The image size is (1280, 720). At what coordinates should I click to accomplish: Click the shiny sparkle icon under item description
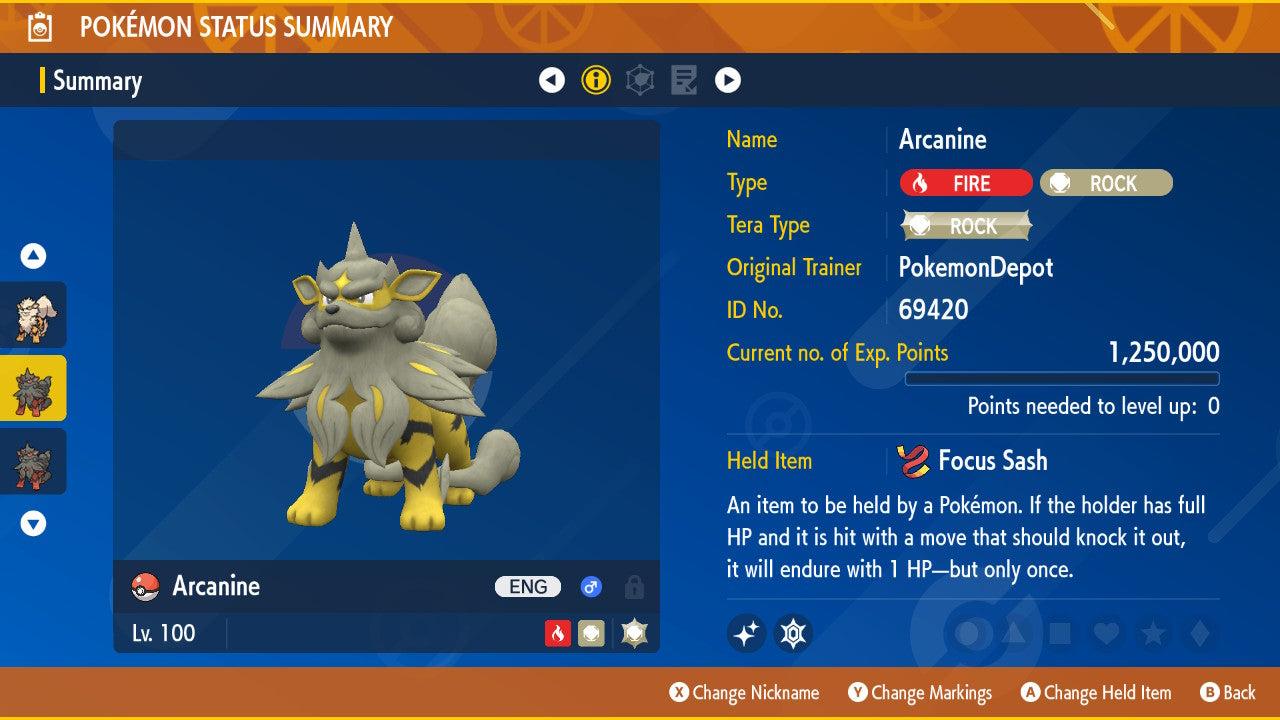click(x=746, y=633)
